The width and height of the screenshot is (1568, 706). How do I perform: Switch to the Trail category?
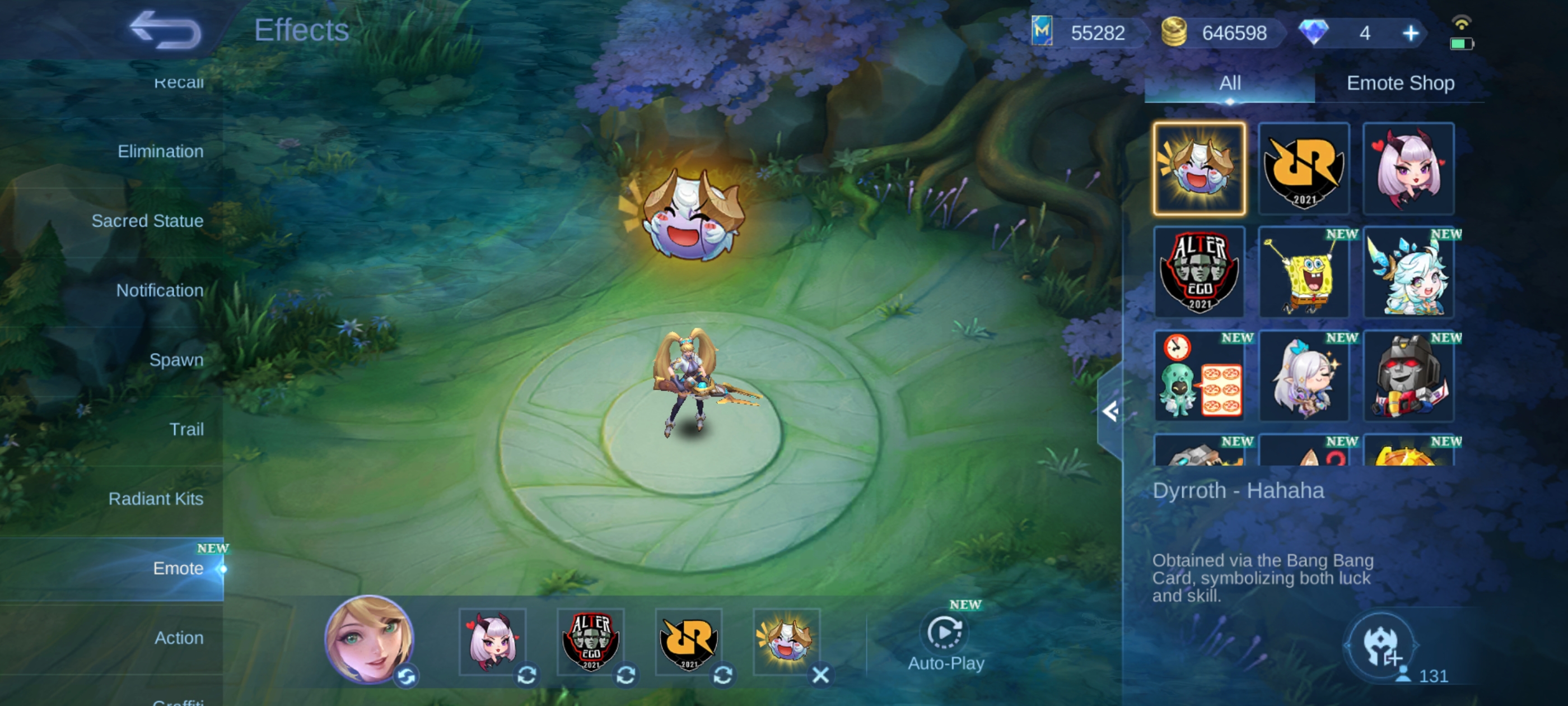pyautogui.click(x=186, y=429)
